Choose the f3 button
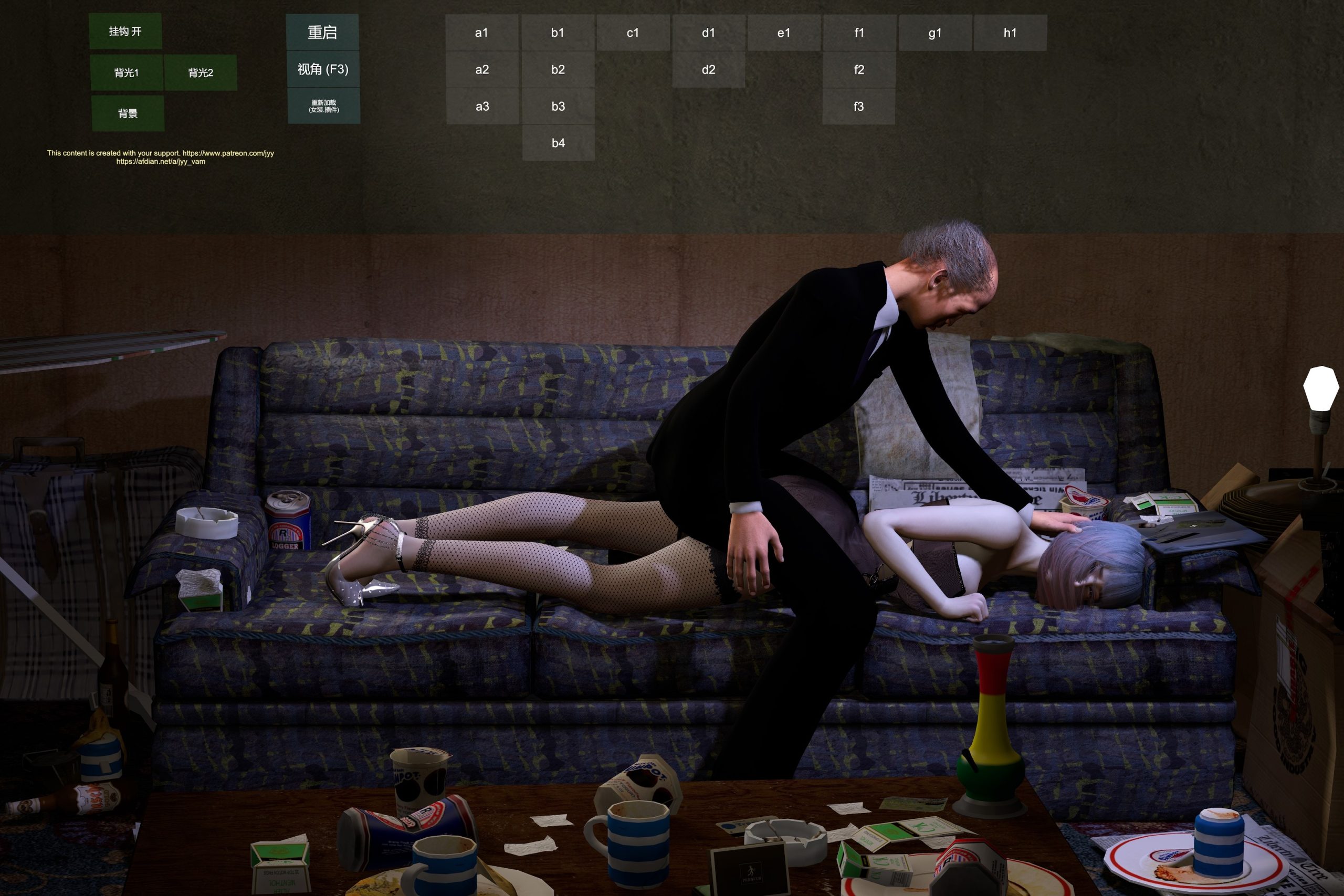Image resolution: width=1344 pixels, height=896 pixels. tap(859, 106)
